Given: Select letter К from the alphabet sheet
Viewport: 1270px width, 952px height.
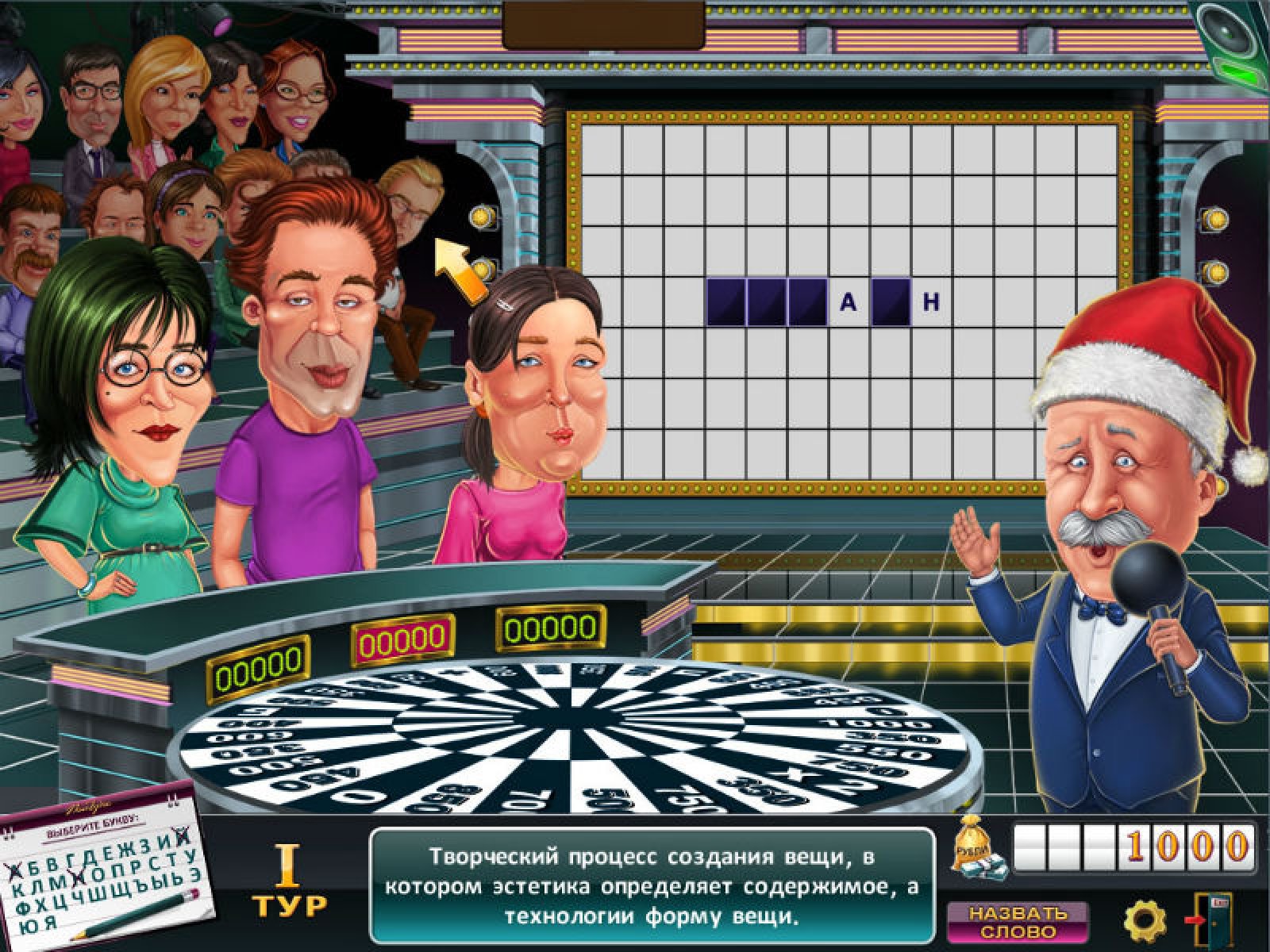Looking at the screenshot, I should (x=18, y=890).
